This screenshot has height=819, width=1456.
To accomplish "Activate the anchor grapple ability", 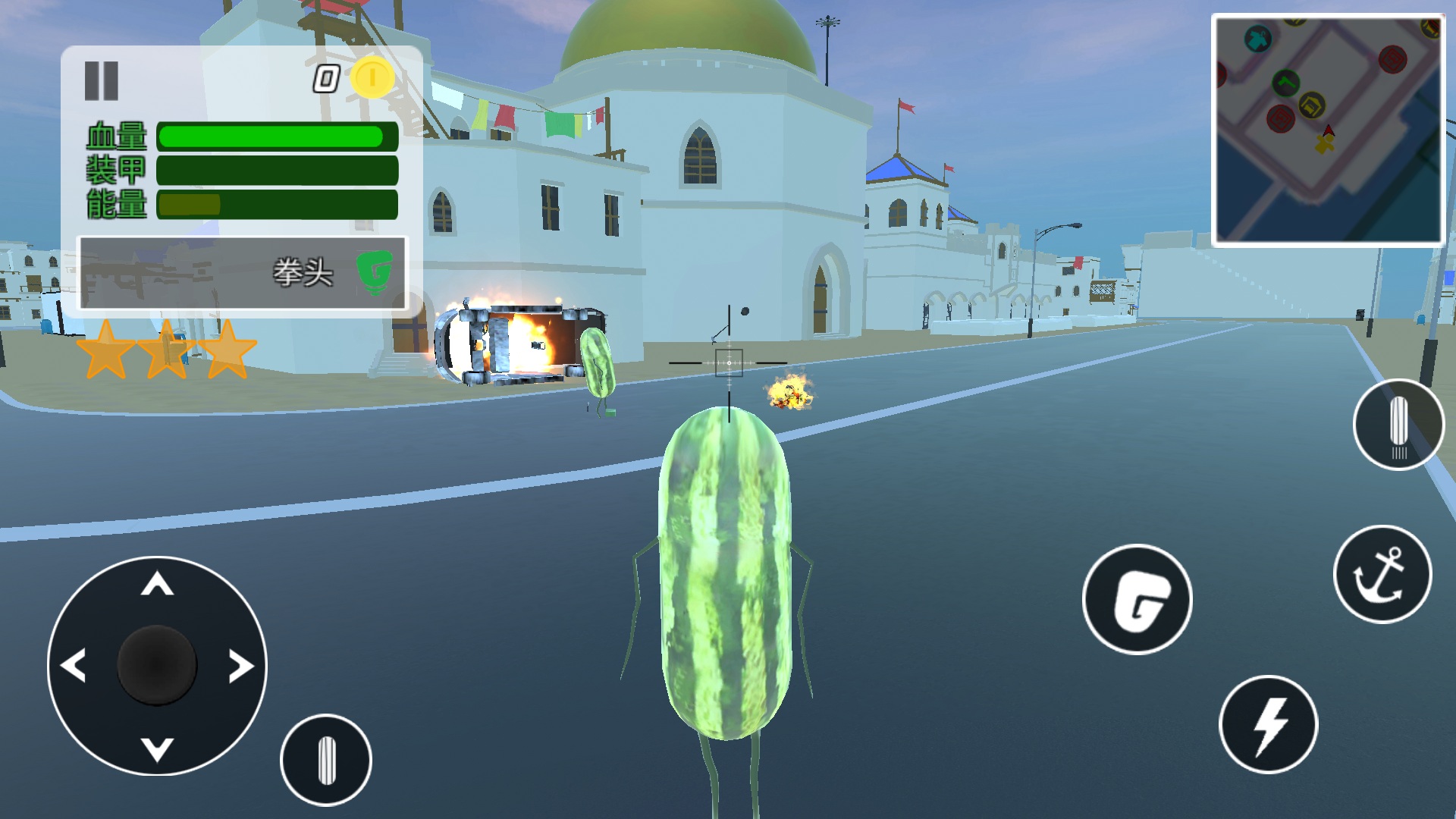I will click(x=1382, y=575).
